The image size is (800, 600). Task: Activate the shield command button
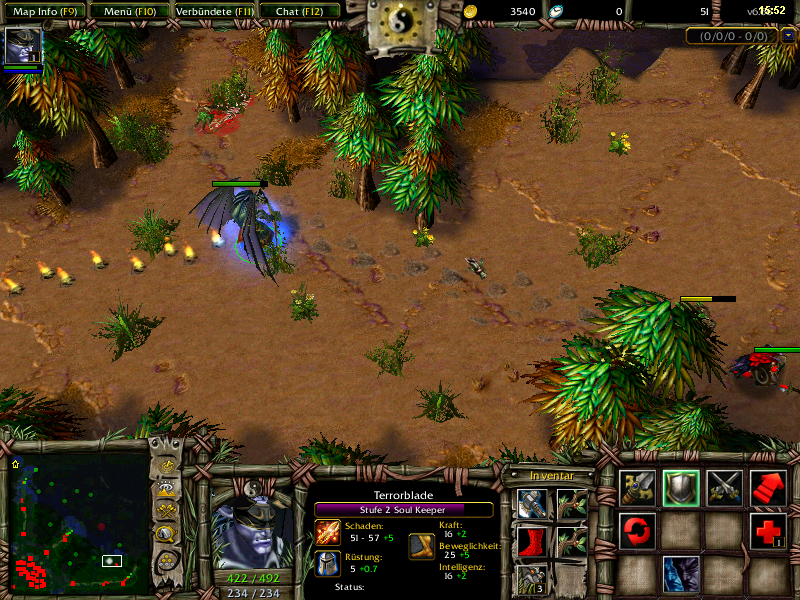(x=681, y=487)
